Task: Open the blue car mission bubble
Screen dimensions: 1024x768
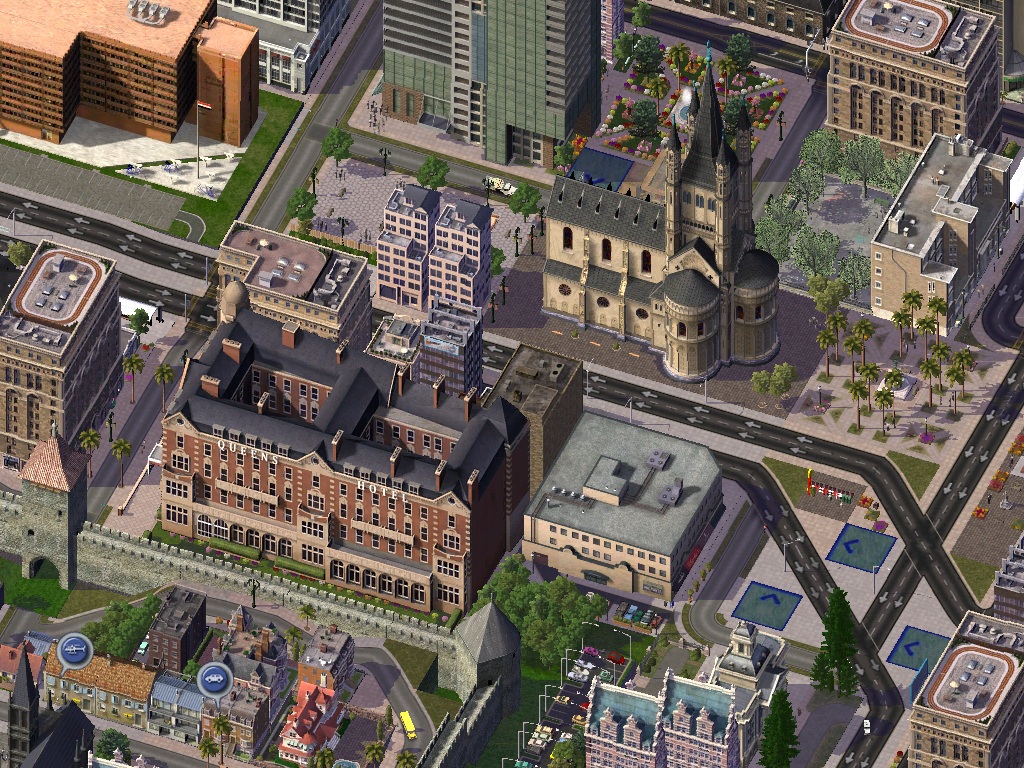Action: (215, 679)
